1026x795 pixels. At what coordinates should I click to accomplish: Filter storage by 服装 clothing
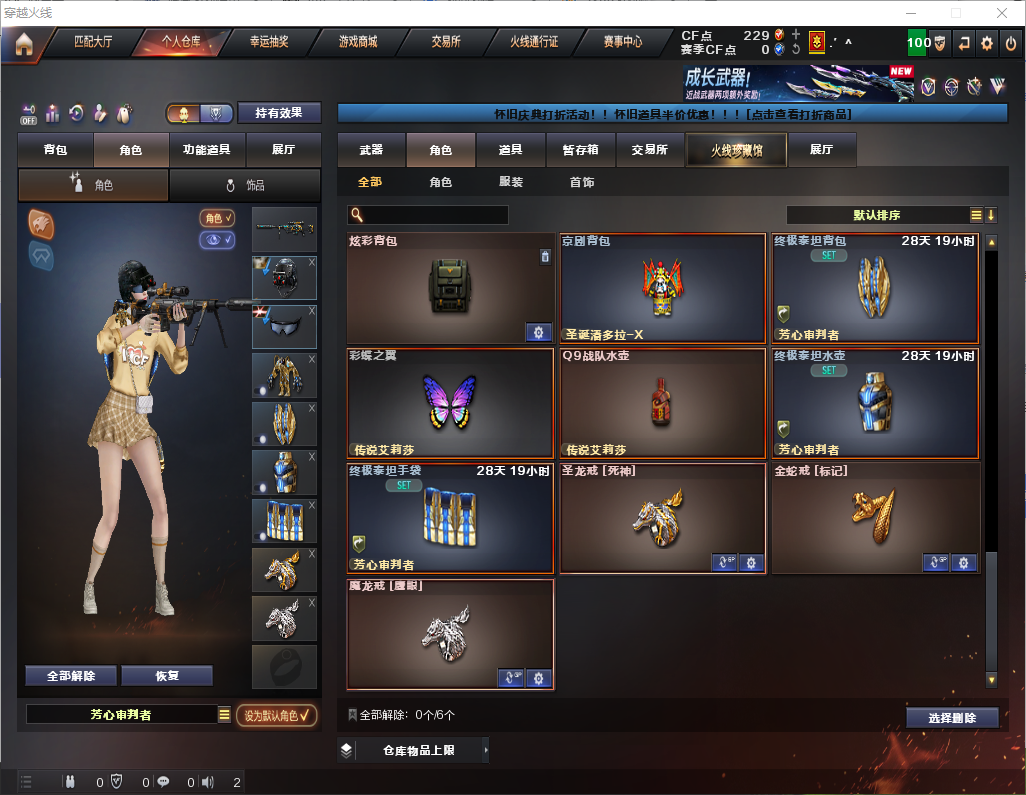pyautogui.click(x=510, y=183)
